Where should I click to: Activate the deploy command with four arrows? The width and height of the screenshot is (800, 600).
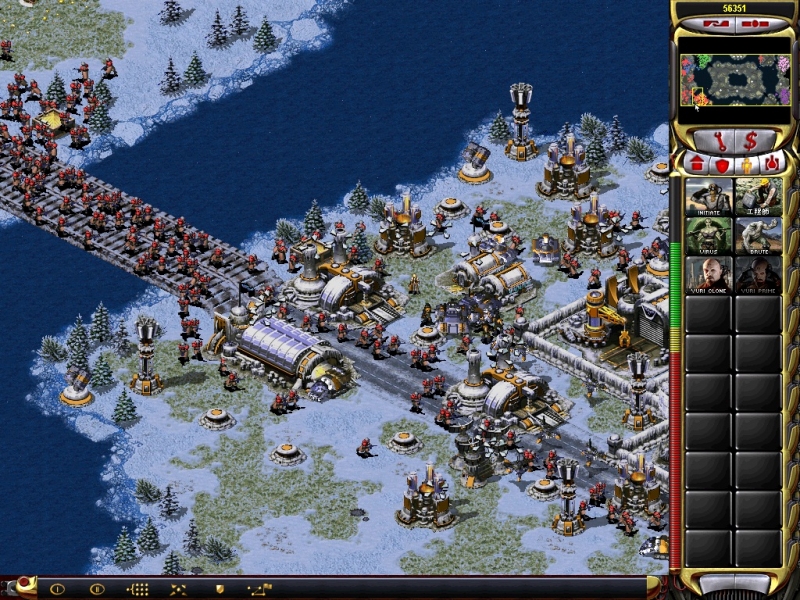tap(177, 589)
